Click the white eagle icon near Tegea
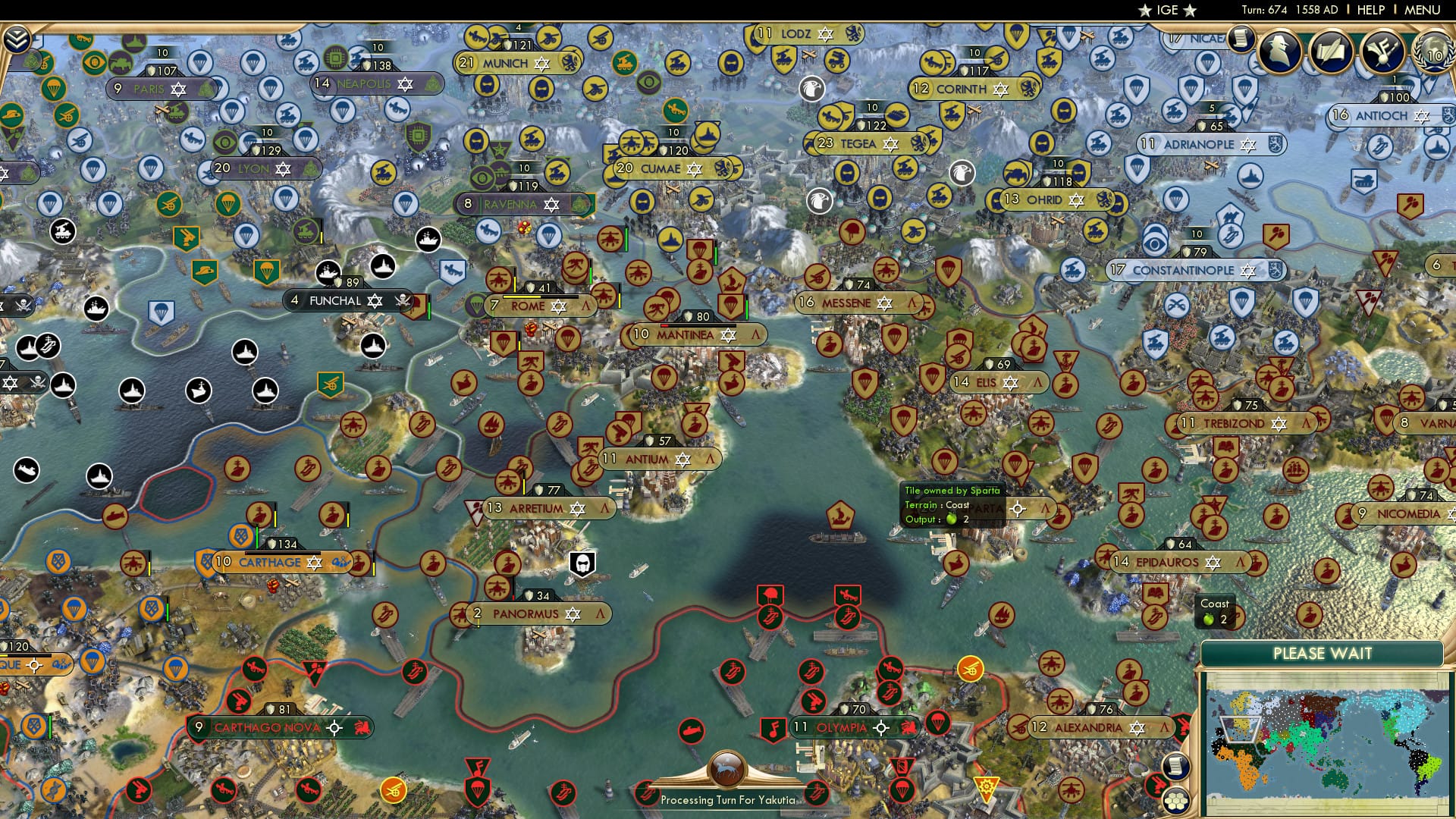The height and width of the screenshot is (819, 1456). [x=961, y=173]
